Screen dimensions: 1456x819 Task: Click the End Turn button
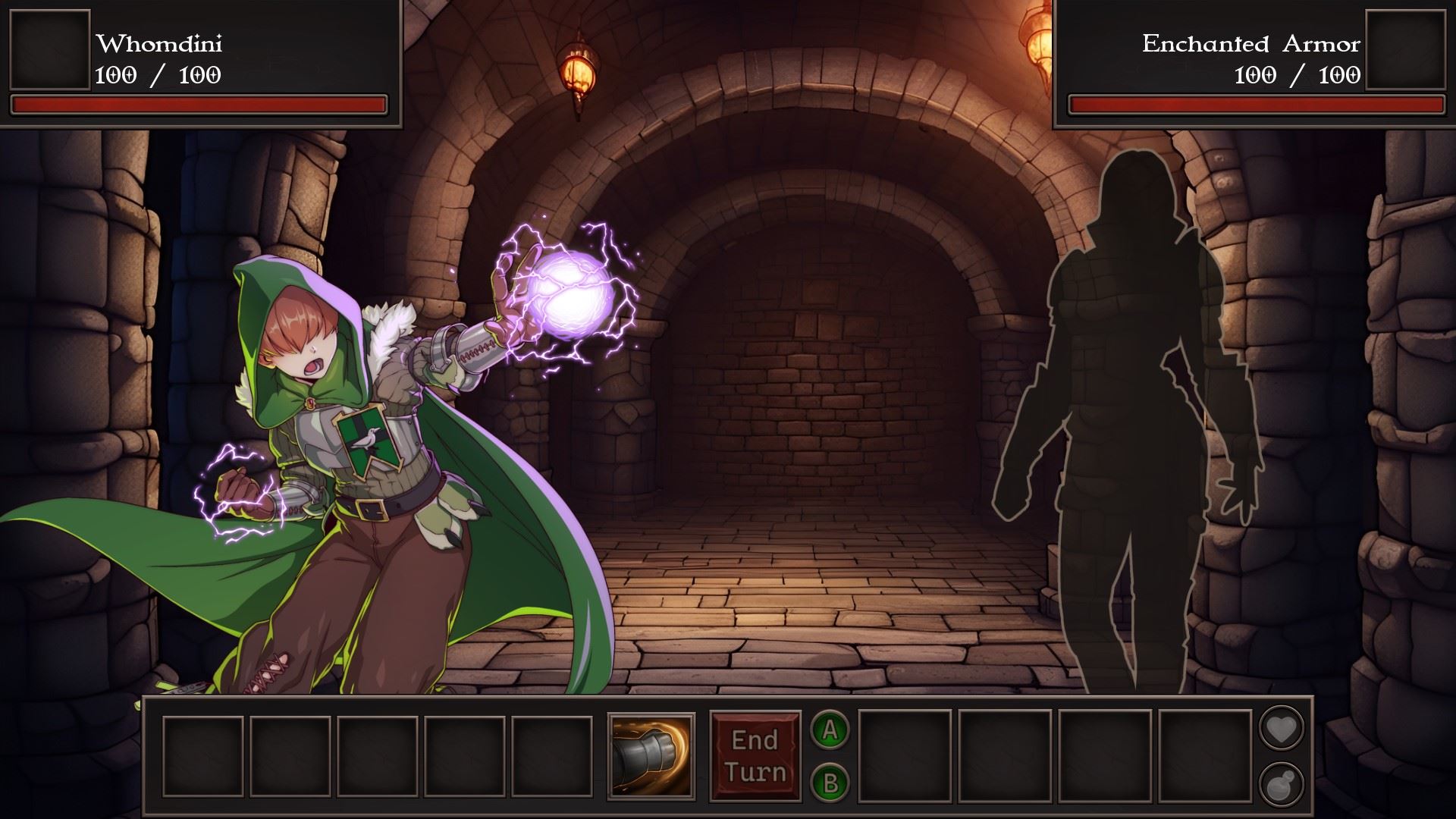pyautogui.click(x=755, y=756)
